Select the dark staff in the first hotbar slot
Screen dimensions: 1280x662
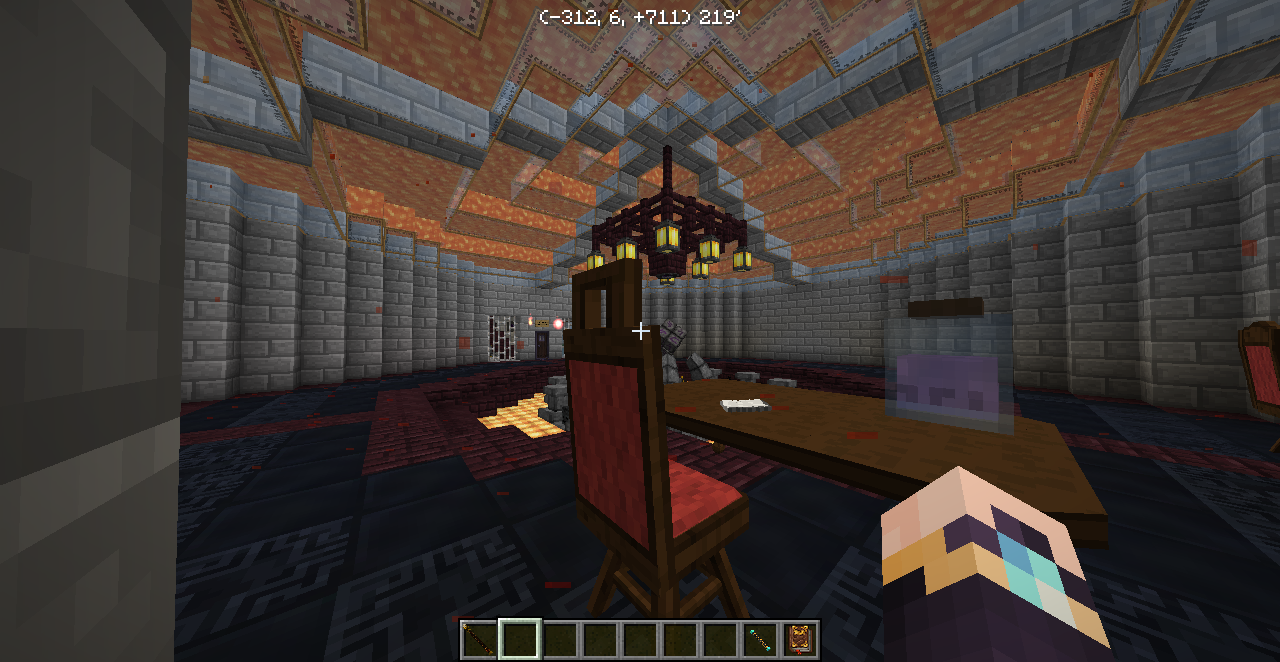(x=479, y=639)
